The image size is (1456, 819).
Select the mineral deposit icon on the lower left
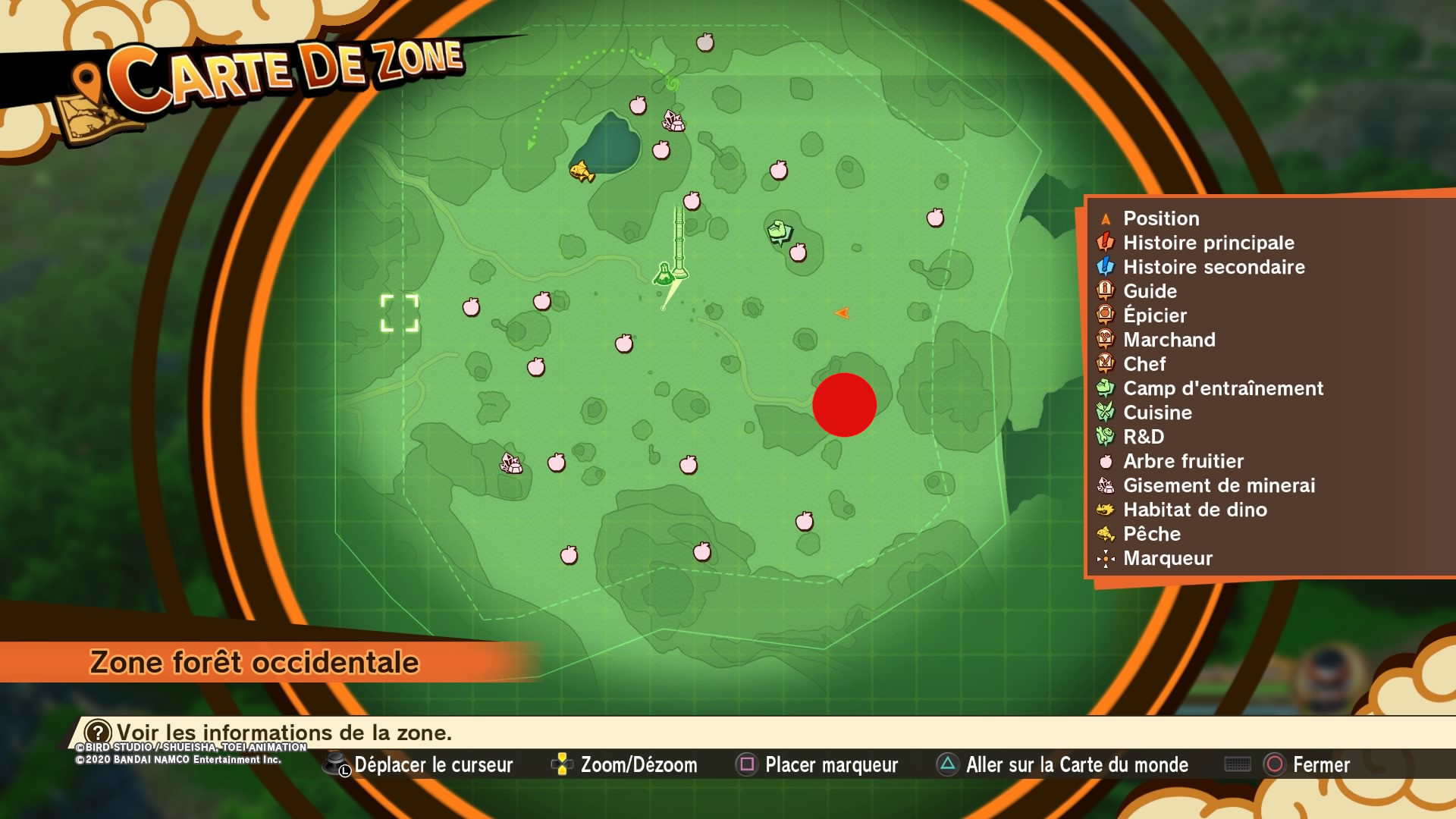[x=510, y=463]
